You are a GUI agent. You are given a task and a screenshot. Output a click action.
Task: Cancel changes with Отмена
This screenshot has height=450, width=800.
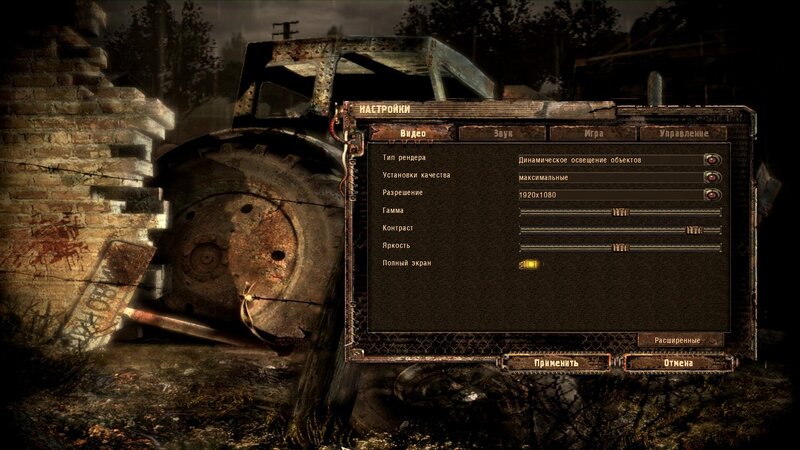[677, 362]
